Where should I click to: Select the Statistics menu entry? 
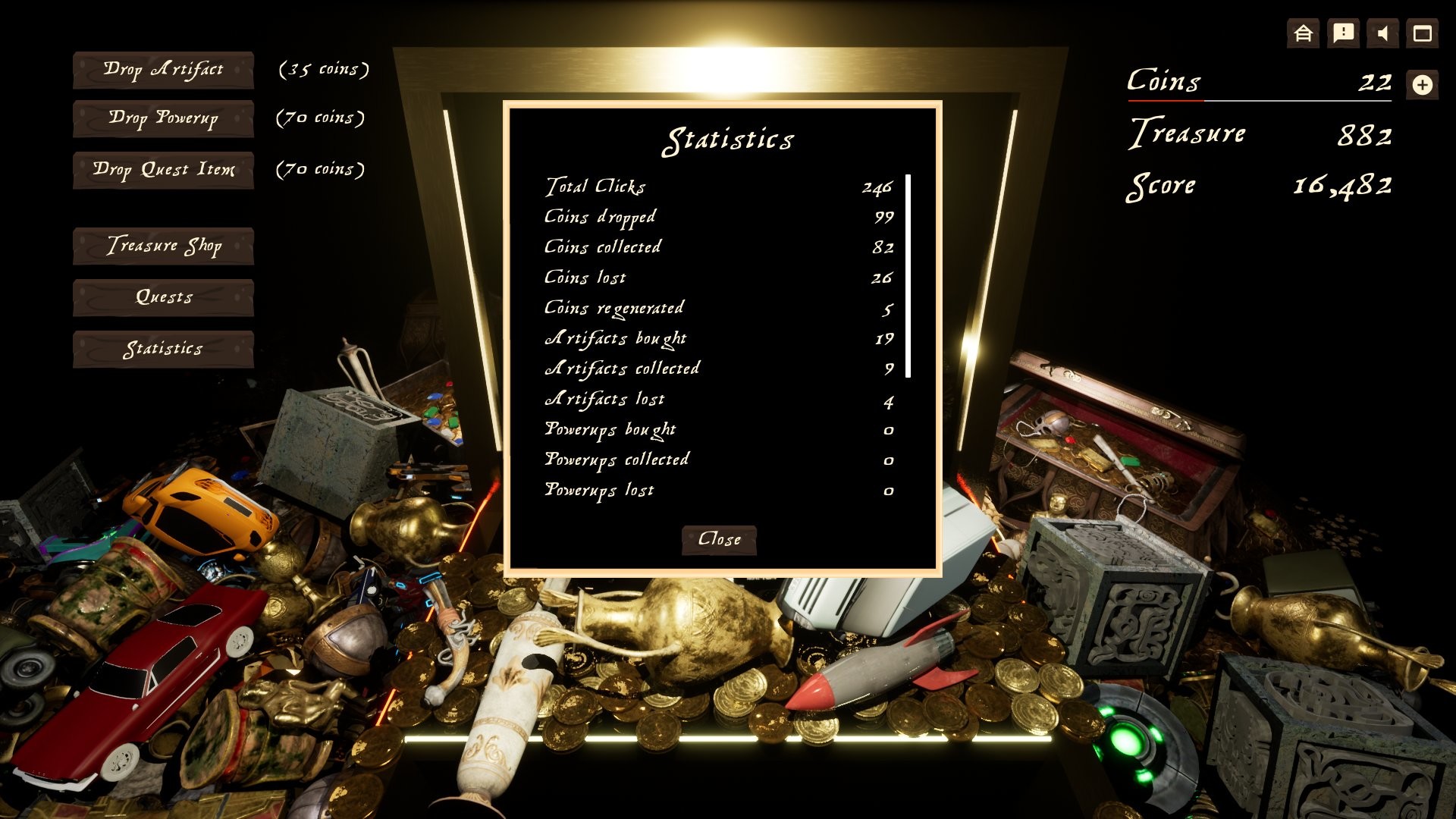(162, 349)
